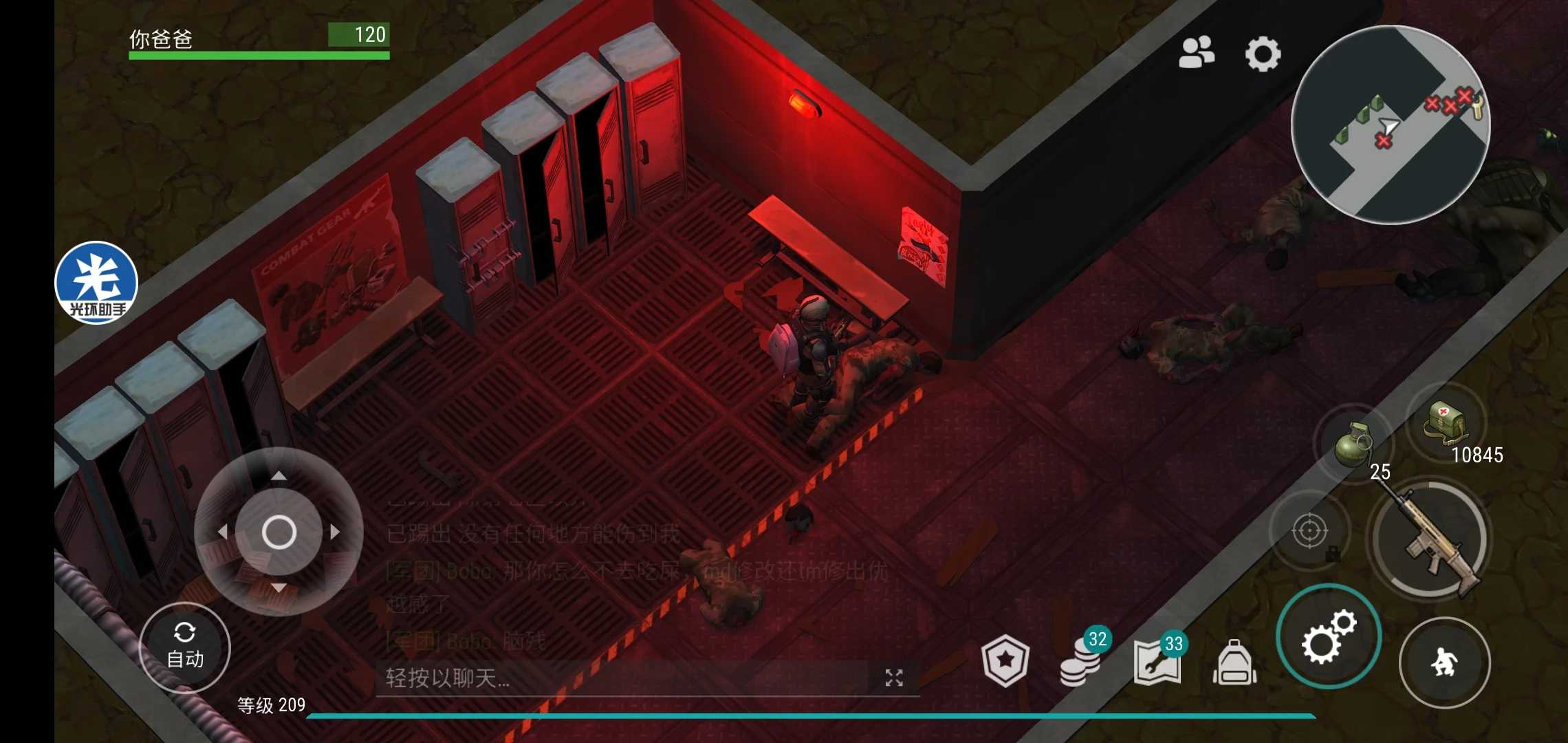Use the first aid kit

[x=1446, y=423]
